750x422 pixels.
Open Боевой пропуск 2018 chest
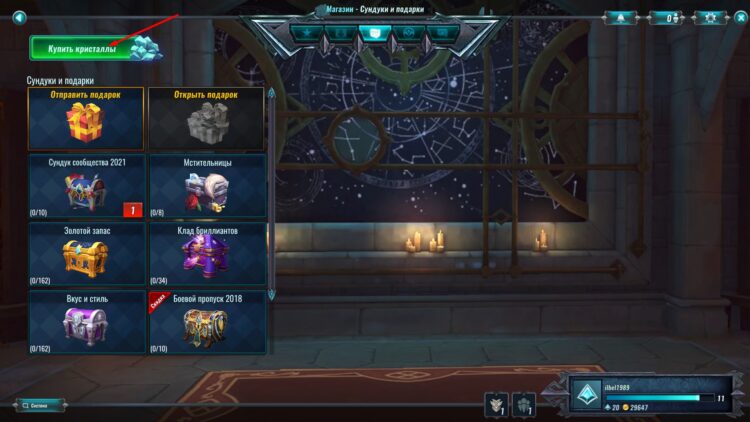coord(207,321)
